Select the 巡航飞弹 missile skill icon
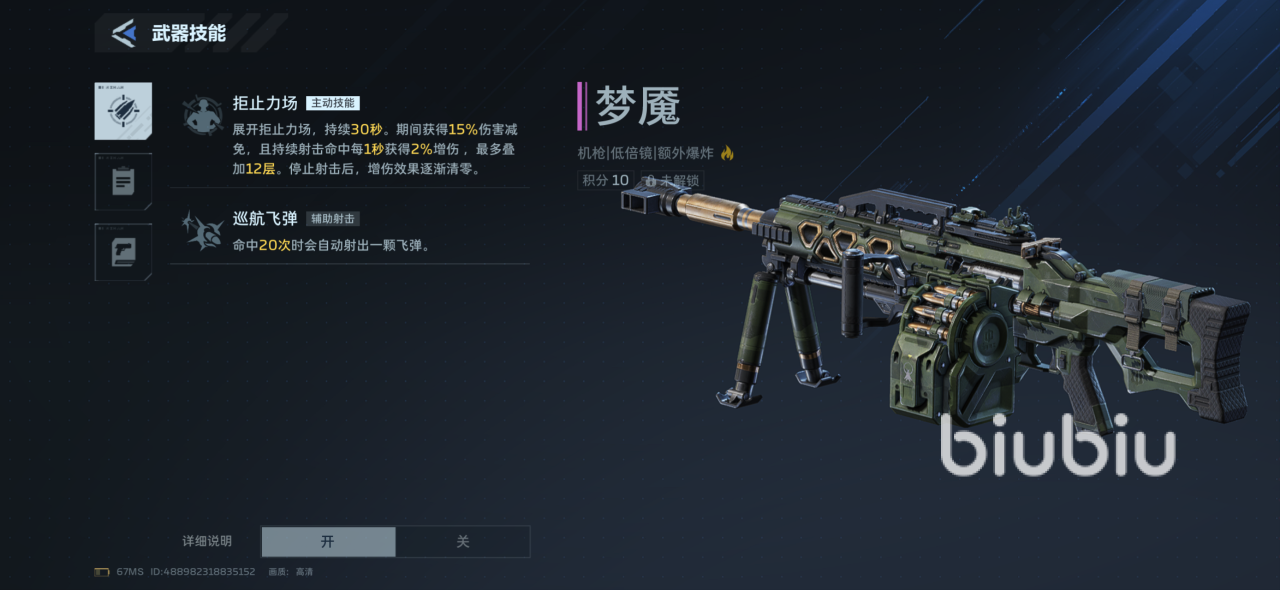The height and width of the screenshot is (590, 1280). 203,231
